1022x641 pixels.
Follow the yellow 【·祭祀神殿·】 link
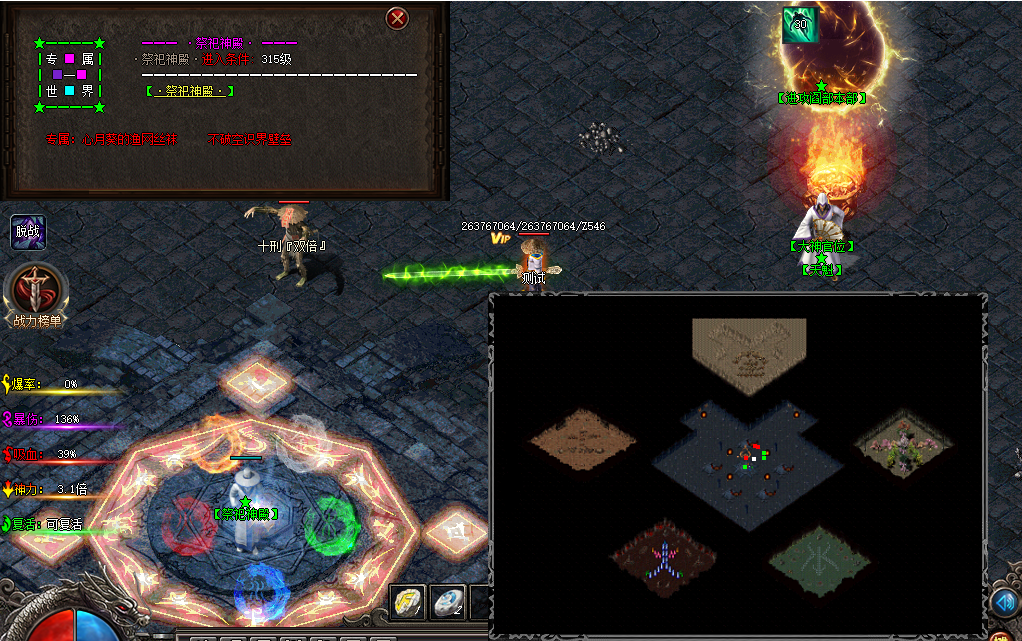tap(190, 91)
